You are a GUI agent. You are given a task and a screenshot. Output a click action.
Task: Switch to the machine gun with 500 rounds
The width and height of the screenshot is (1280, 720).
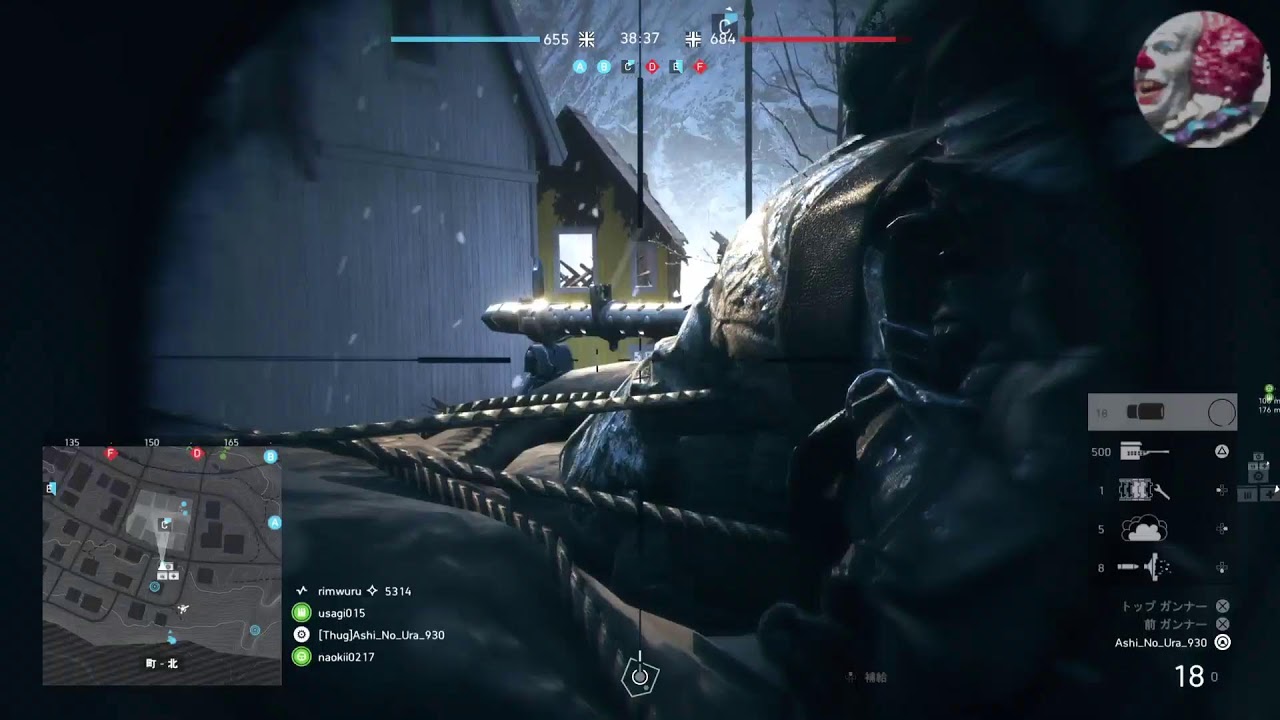(x=1144, y=452)
